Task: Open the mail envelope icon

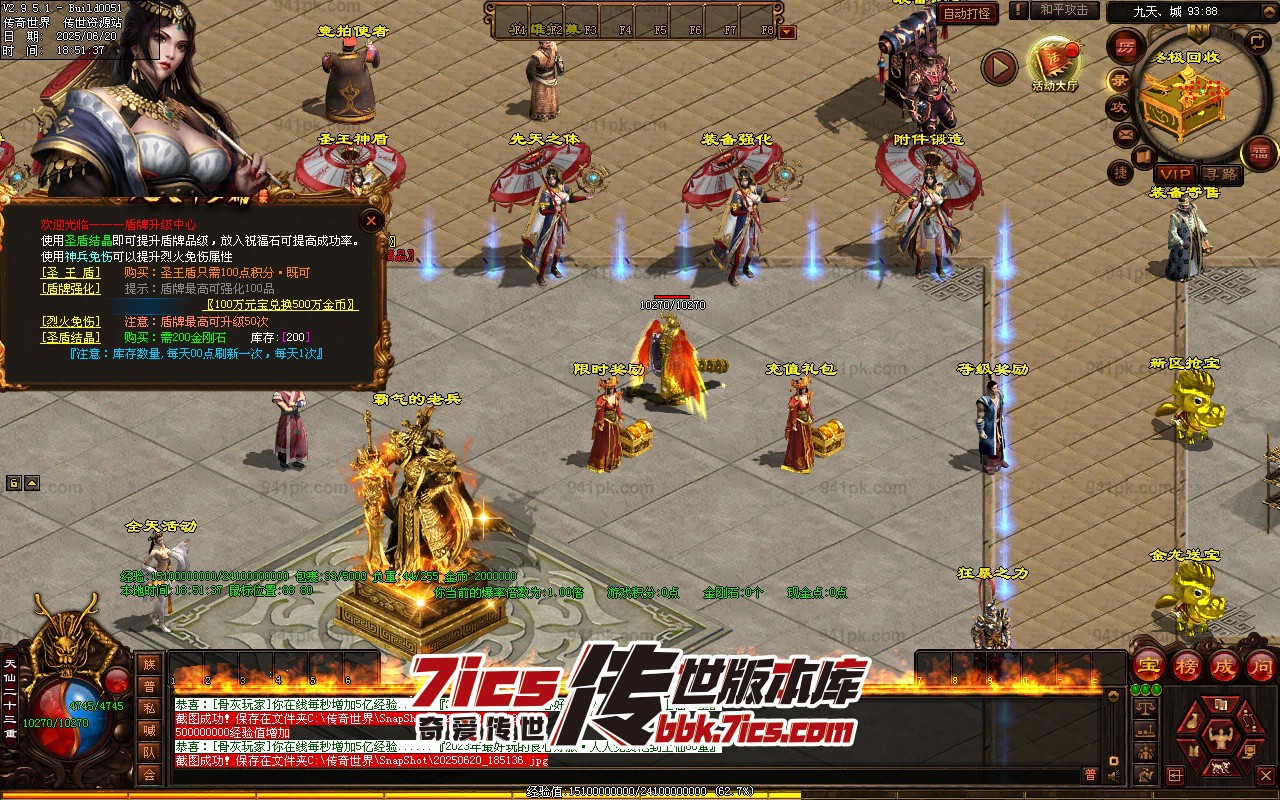Action: pyautogui.click(x=1125, y=134)
